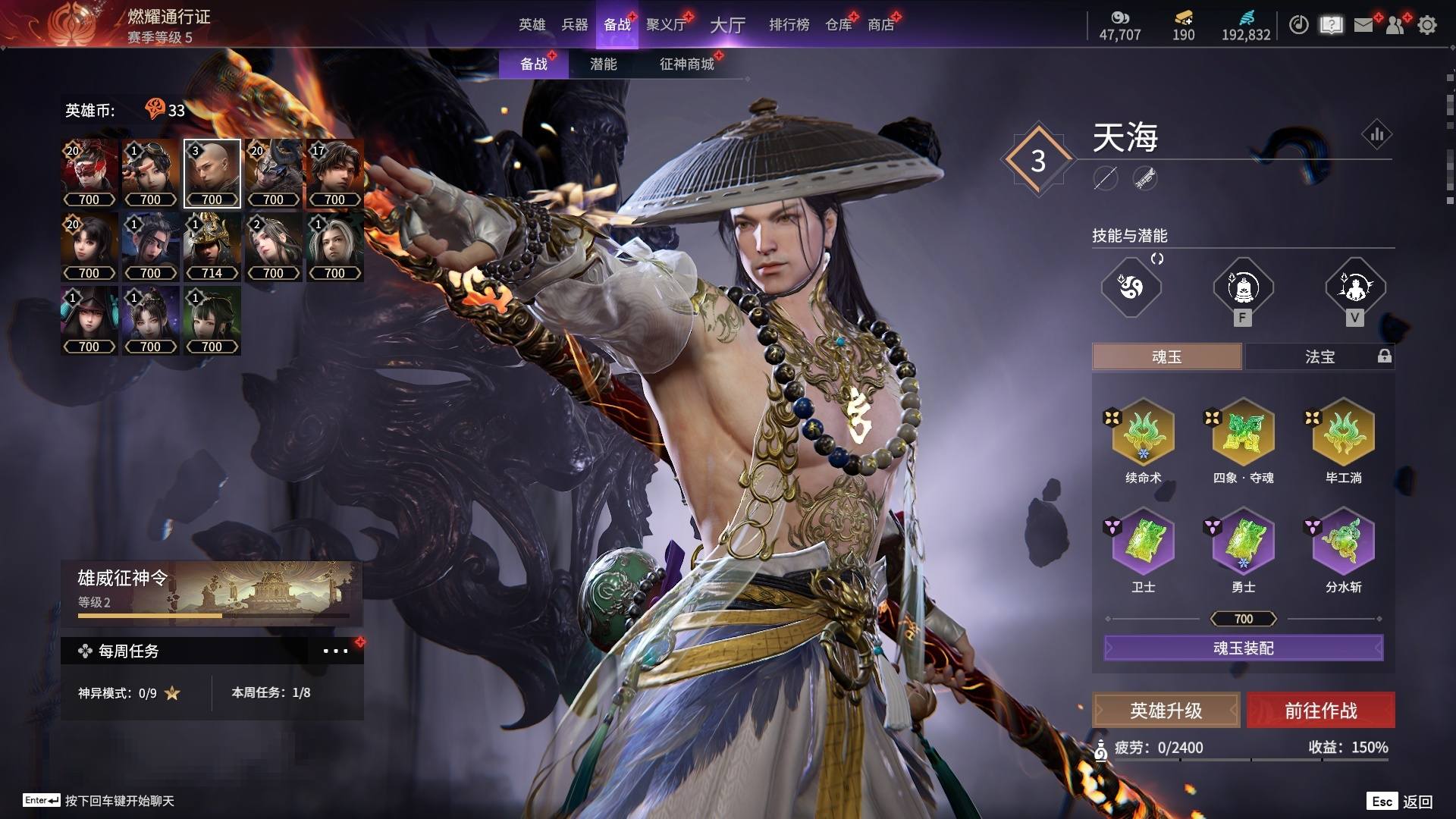Open the 商店 shop

click(880, 25)
